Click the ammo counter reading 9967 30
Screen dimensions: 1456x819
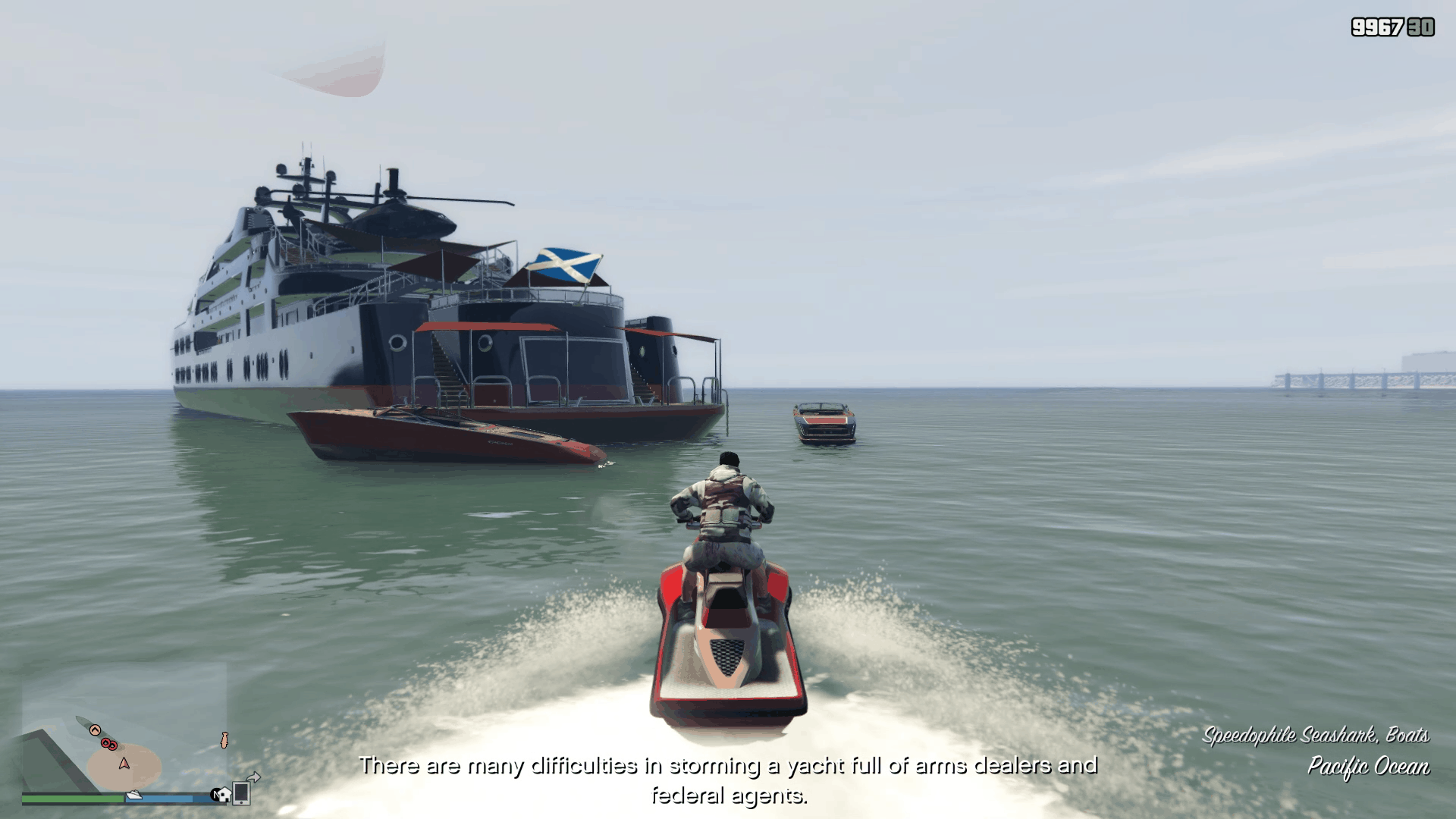pyautogui.click(x=1395, y=26)
